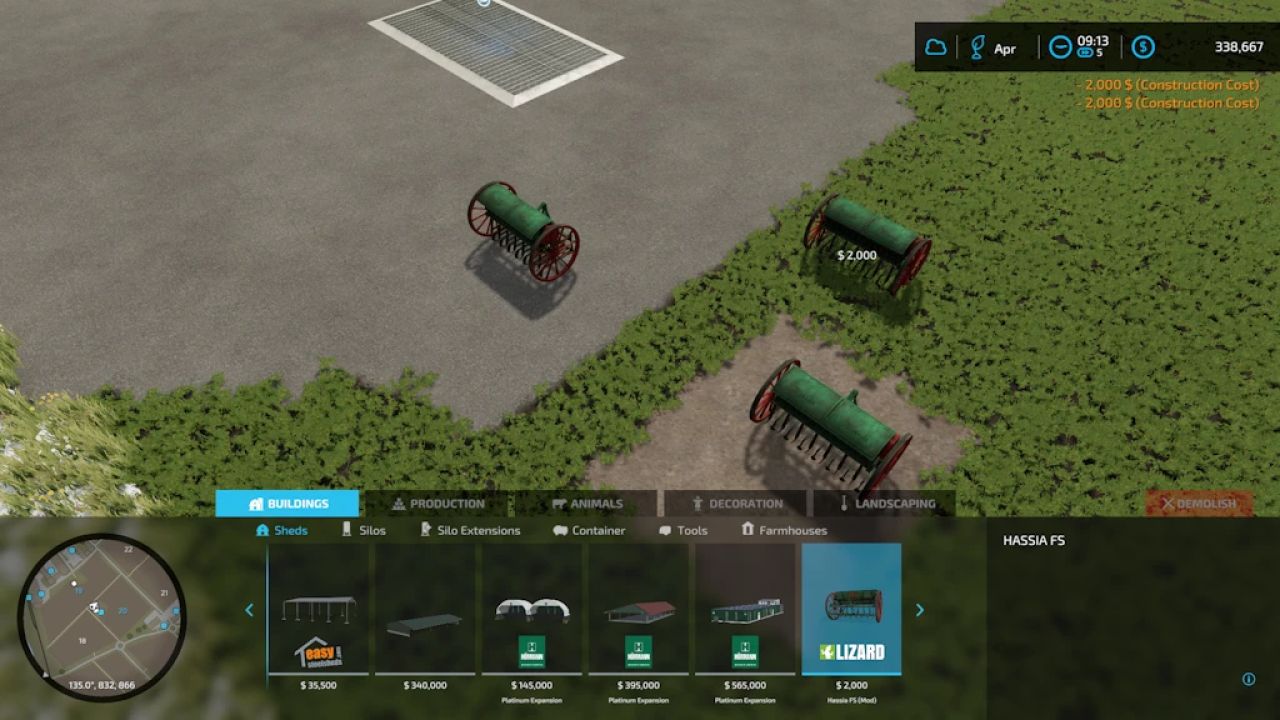Open the Landscaping tab

[884, 504]
